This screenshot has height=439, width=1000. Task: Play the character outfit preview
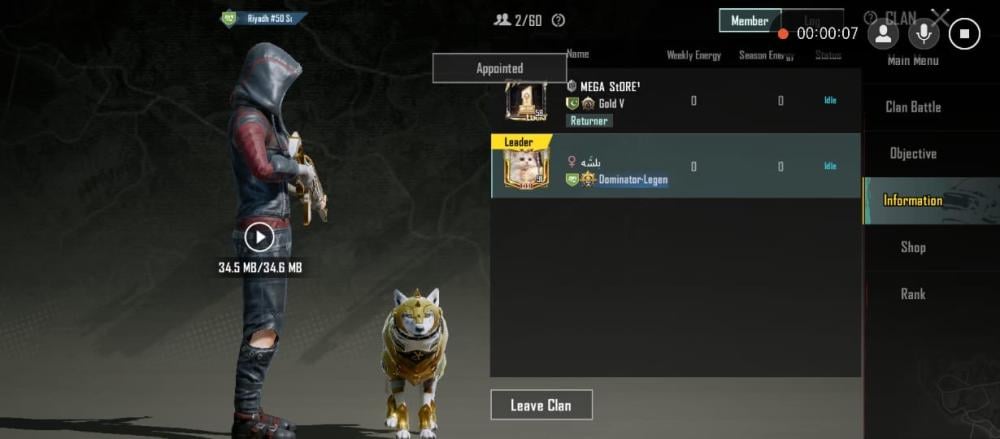[x=259, y=237]
